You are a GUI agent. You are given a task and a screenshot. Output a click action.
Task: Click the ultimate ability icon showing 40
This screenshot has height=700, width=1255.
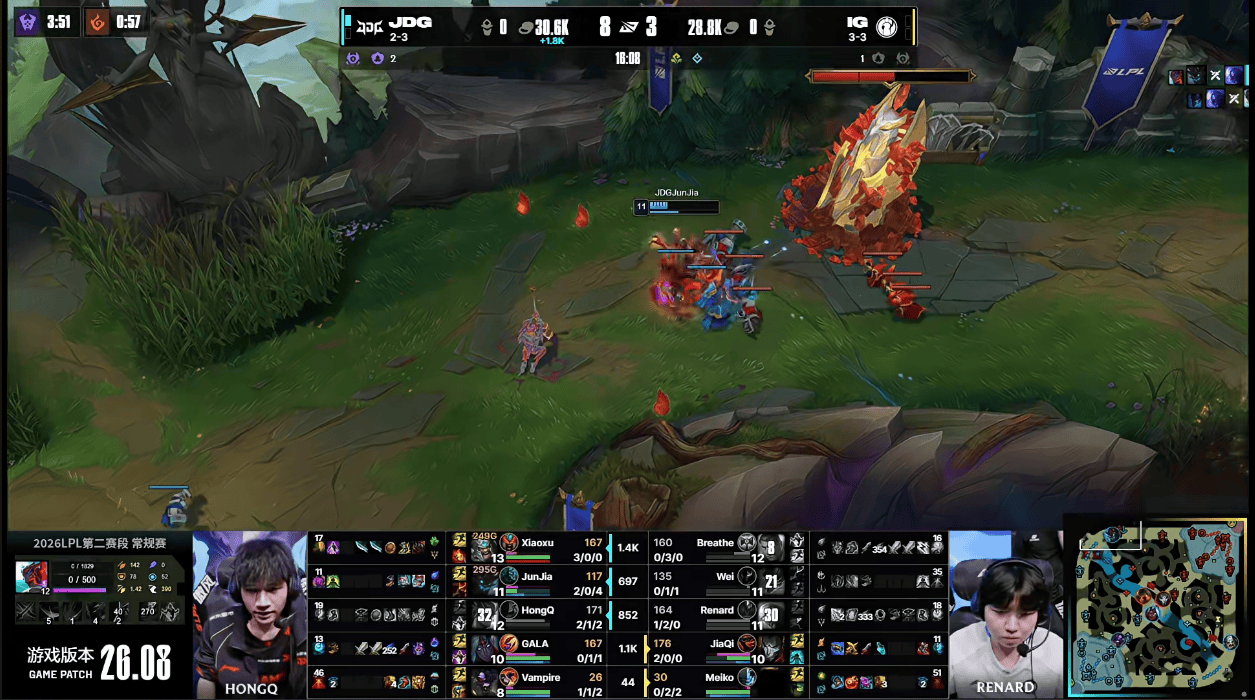pos(119,612)
